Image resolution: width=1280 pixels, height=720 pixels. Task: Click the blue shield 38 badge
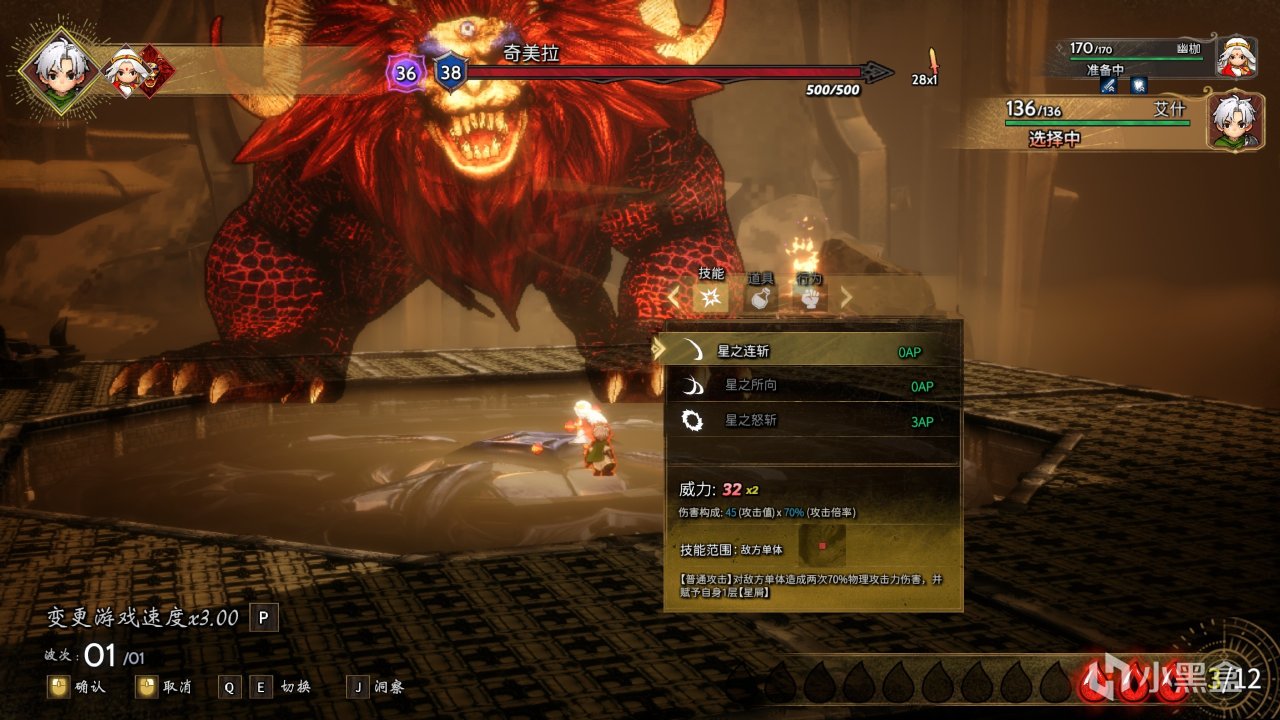450,72
